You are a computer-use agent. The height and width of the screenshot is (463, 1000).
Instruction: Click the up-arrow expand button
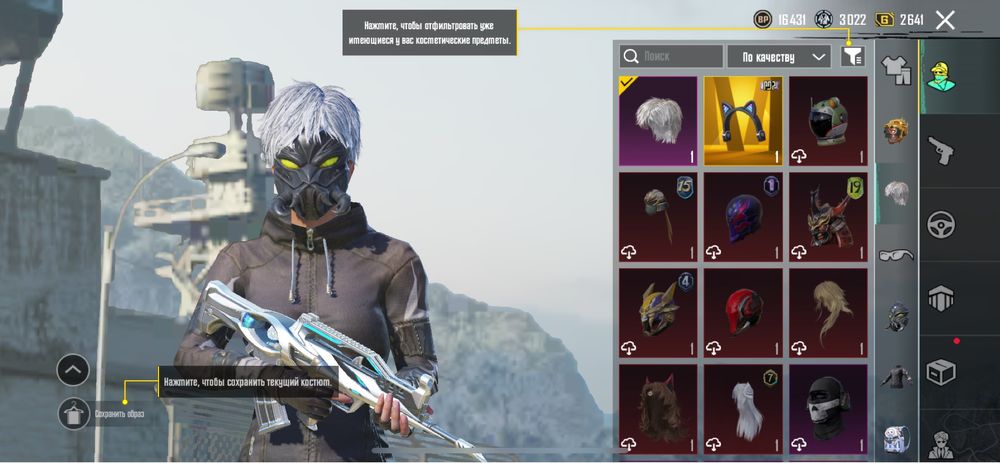74,370
